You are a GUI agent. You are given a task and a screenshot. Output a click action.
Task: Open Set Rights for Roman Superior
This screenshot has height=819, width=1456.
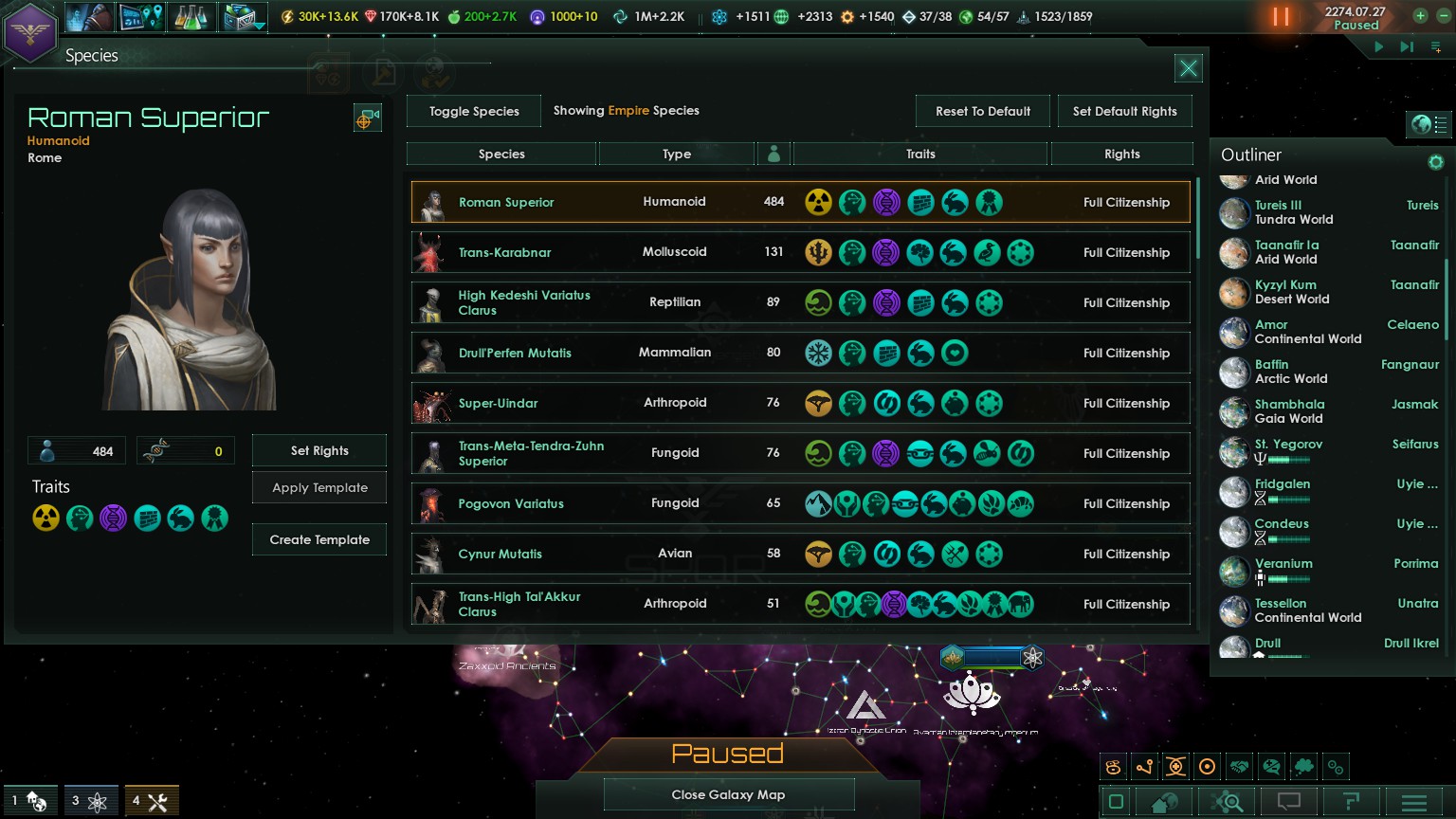(319, 450)
